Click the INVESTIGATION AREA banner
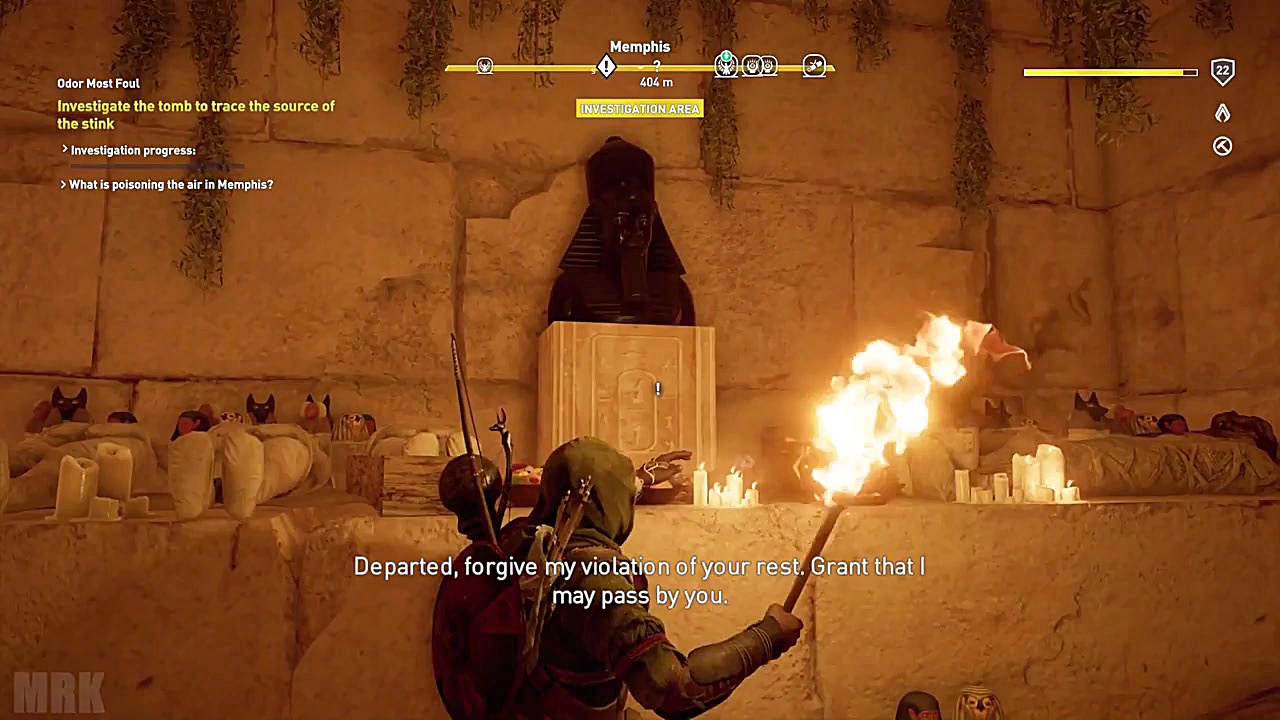 pos(640,108)
